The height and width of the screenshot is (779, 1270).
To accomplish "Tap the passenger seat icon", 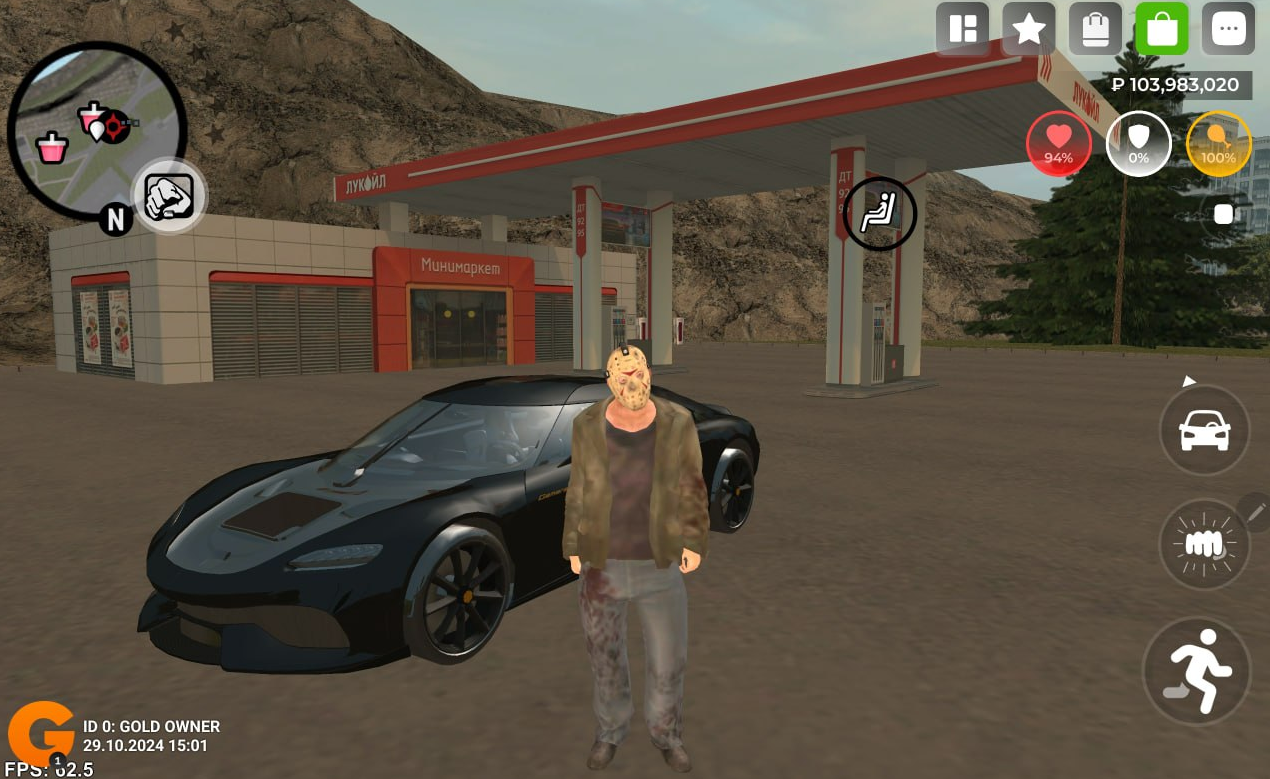I will 879,213.
